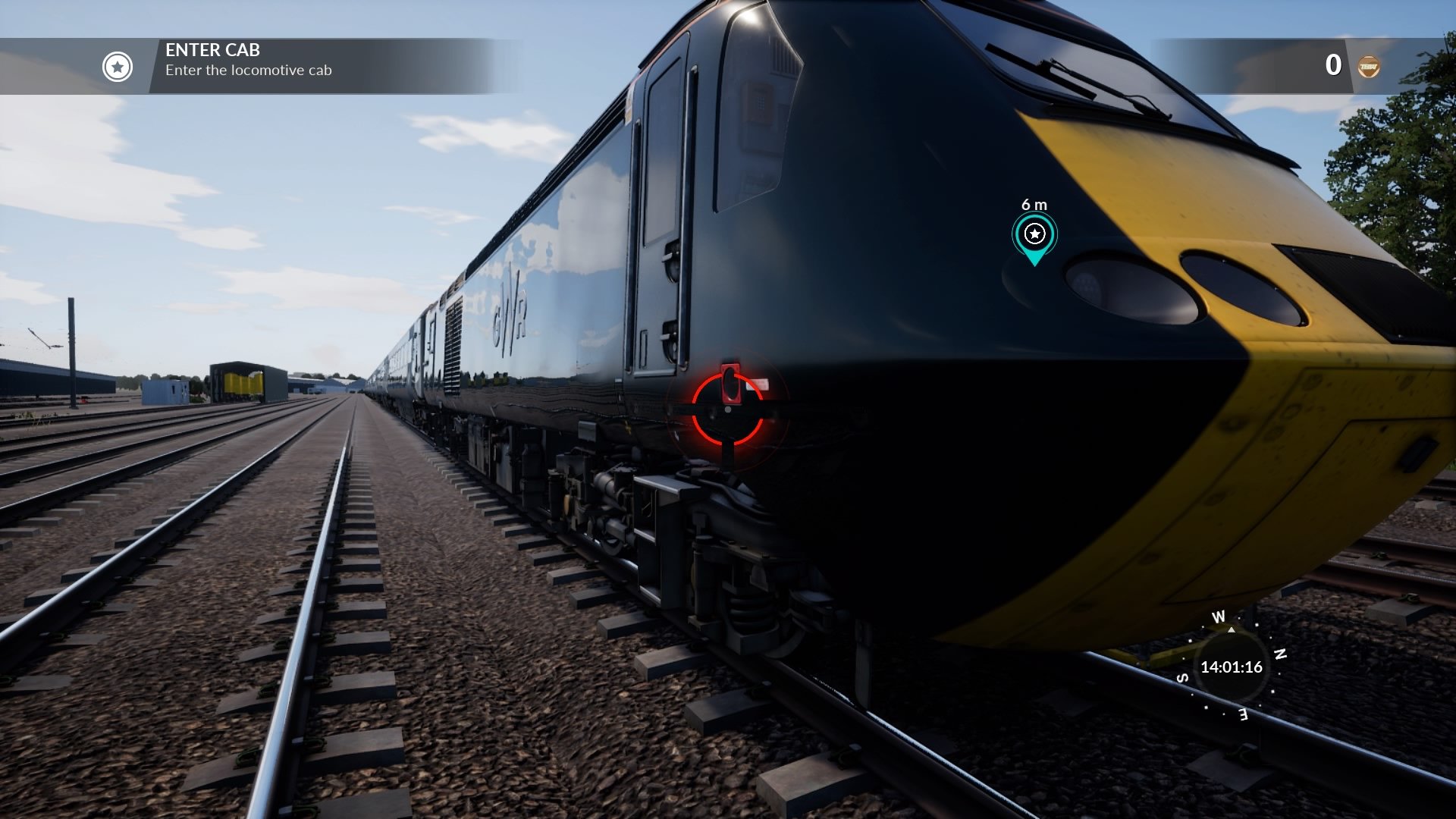Click the '6 m' distance label
This screenshot has width=1456, height=819.
[1033, 206]
